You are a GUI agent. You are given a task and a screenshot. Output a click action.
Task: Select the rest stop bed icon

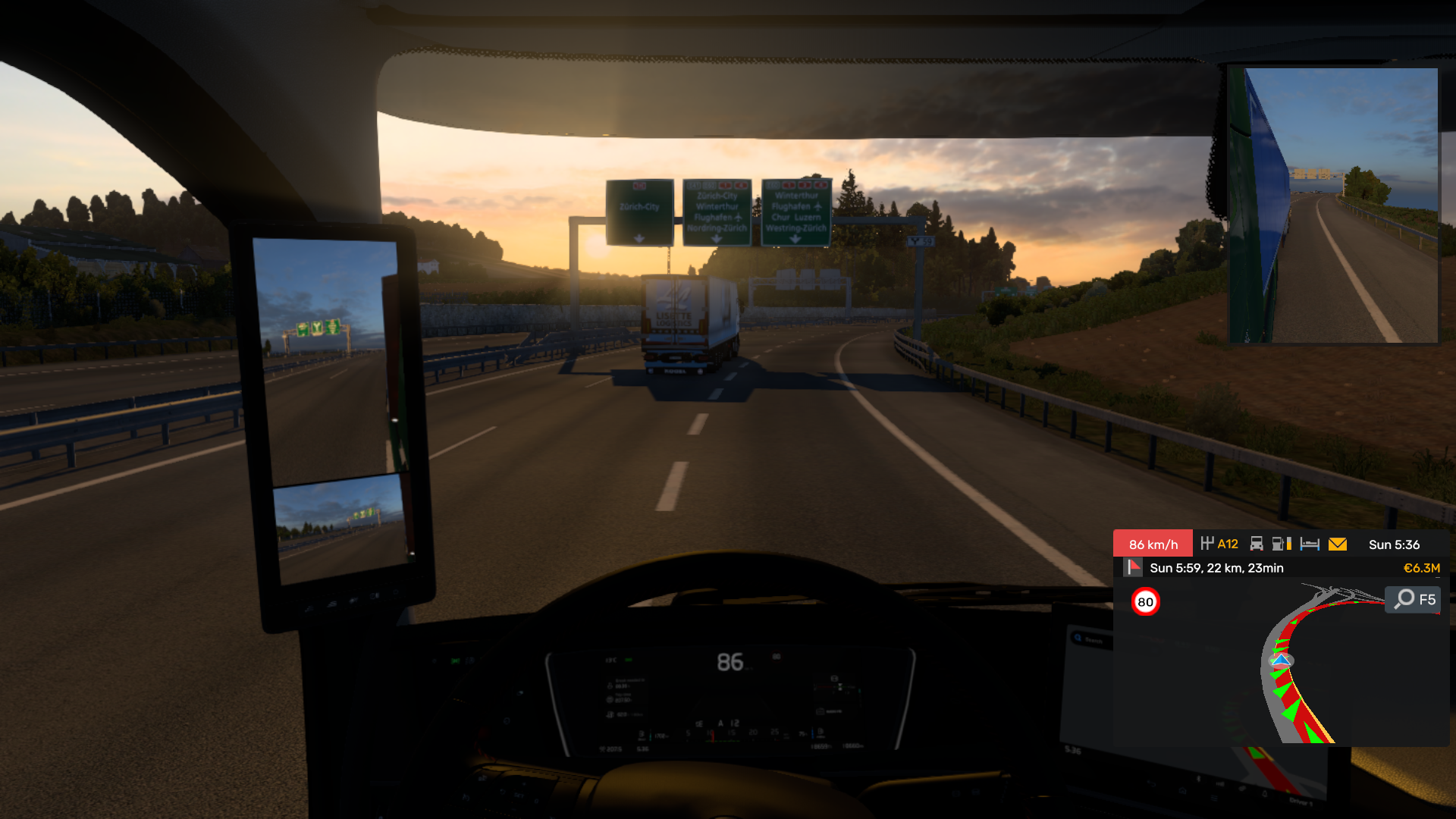tap(1309, 544)
